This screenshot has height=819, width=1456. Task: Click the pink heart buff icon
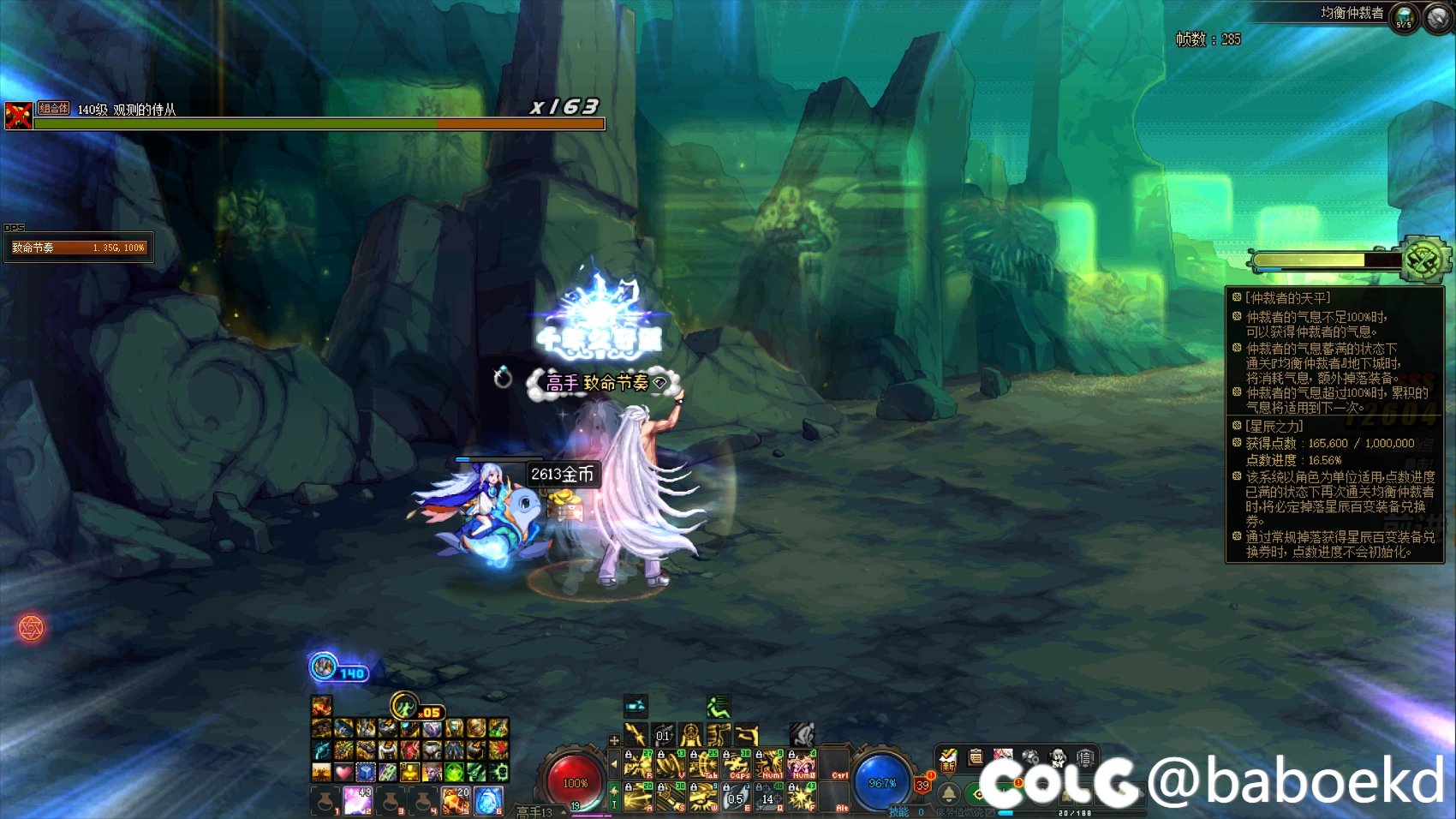[343, 773]
